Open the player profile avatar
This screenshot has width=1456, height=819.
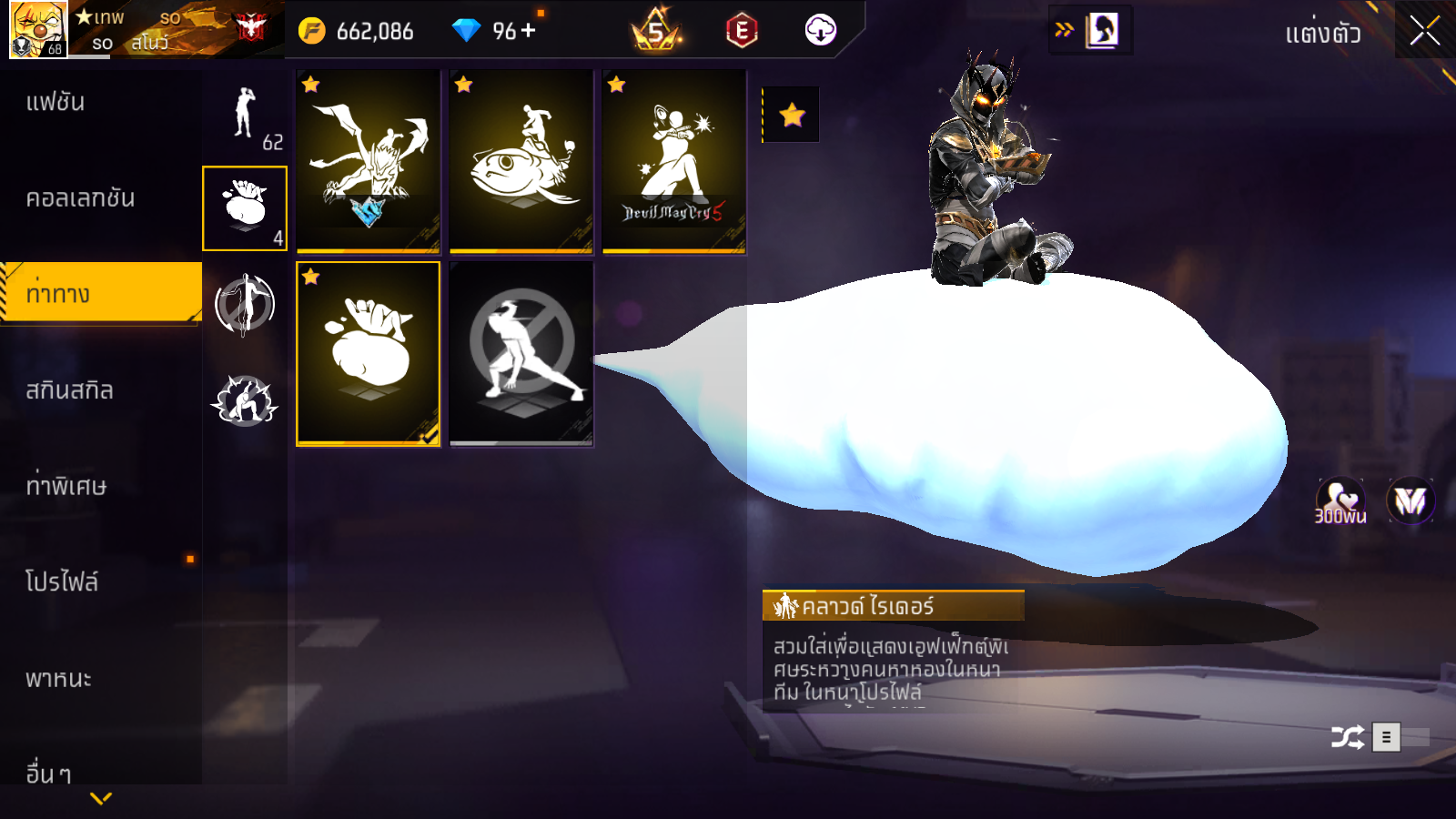pos(38,29)
